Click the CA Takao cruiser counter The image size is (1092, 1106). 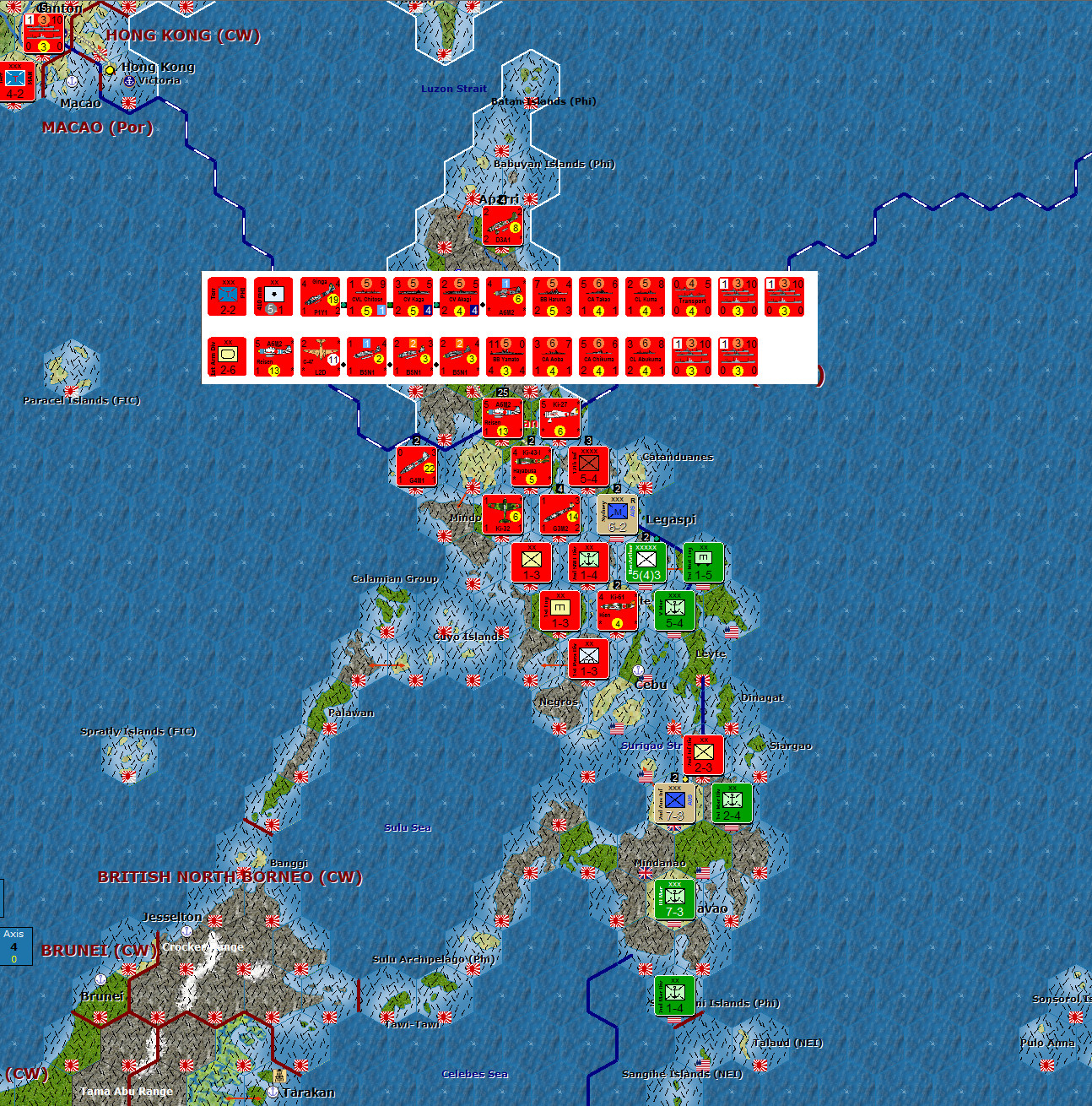pyautogui.click(x=598, y=297)
